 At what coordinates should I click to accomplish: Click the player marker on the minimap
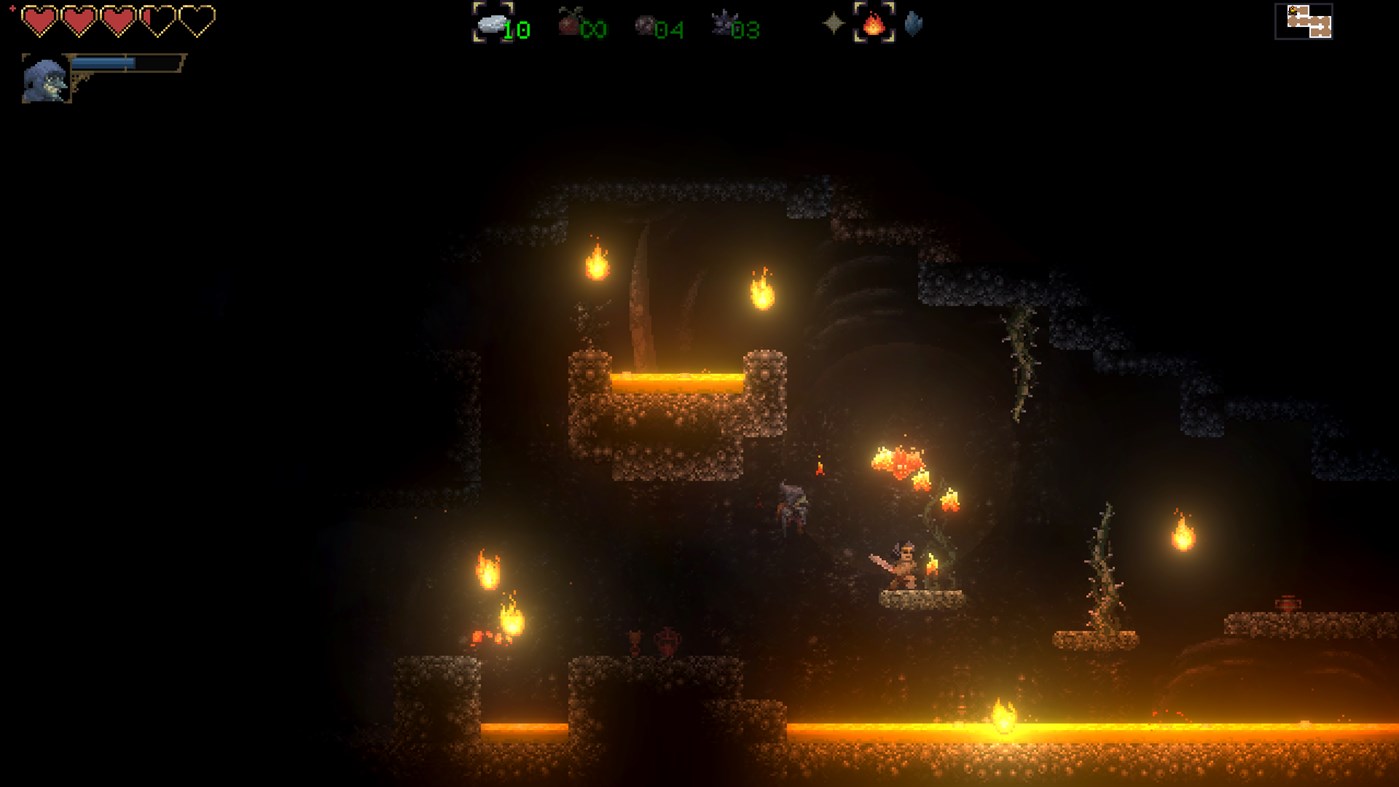coord(1293,10)
